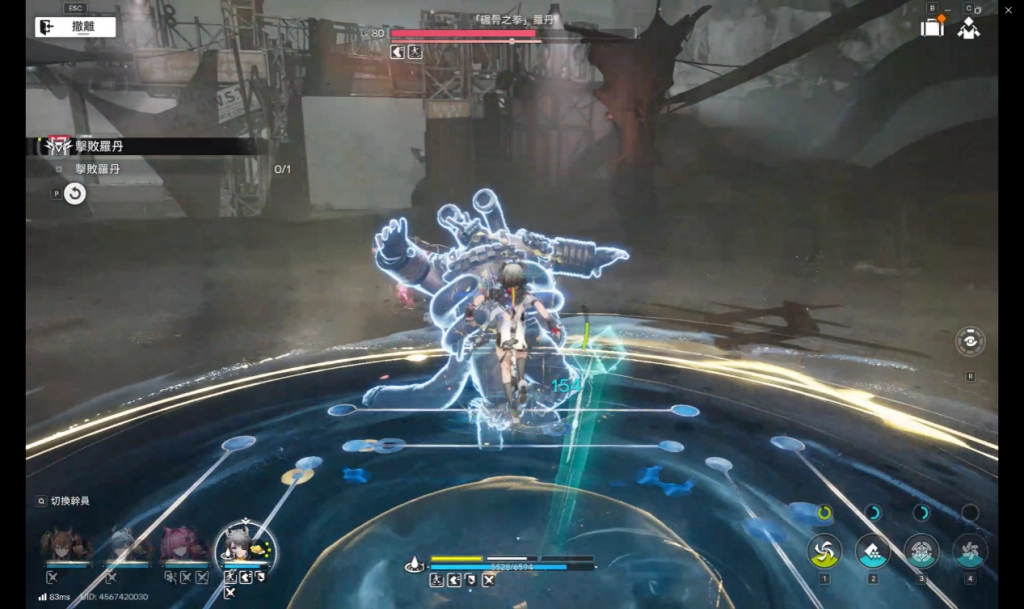Image resolution: width=1024 pixels, height=609 pixels.
Task: Activate skill 3 with the circular emblem
Action: coord(921,550)
